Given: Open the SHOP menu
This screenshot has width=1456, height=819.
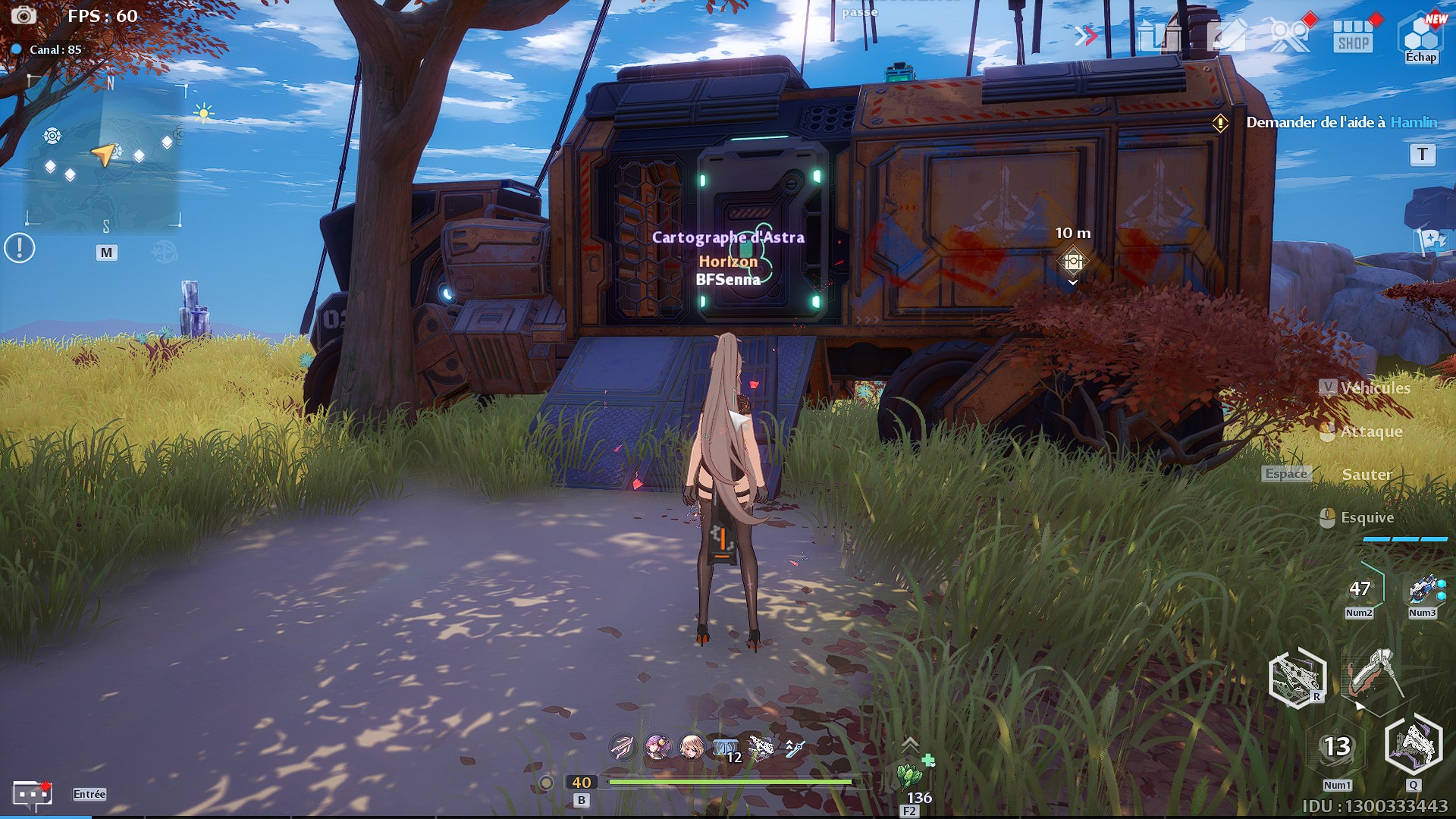Looking at the screenshot, I should click(1354, 36).
